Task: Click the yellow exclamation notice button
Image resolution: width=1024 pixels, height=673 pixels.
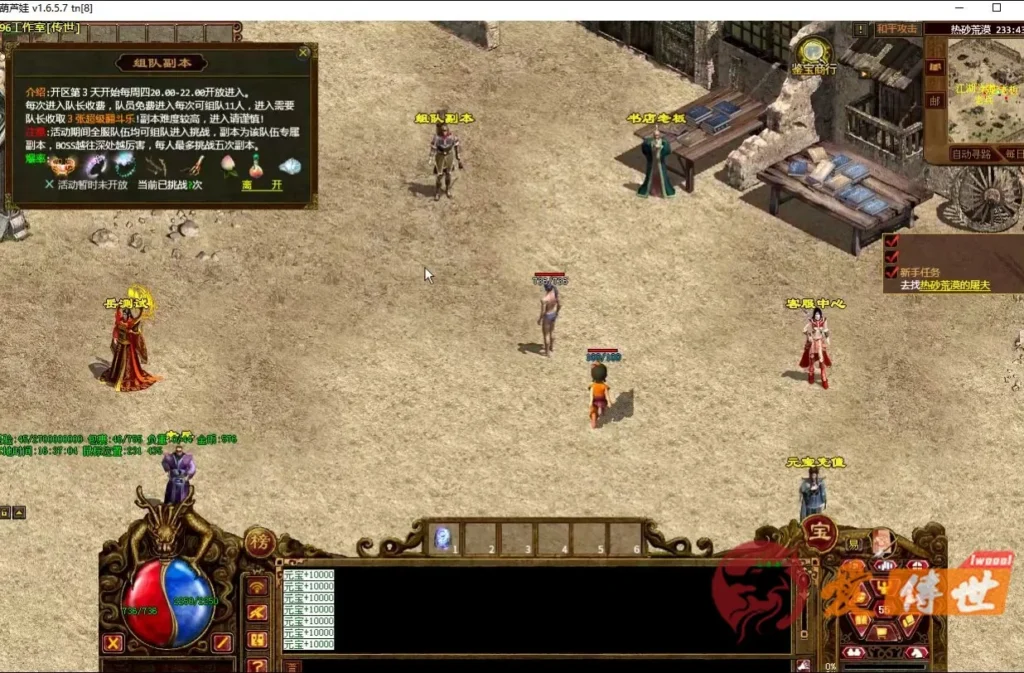Action: [859, 29]
